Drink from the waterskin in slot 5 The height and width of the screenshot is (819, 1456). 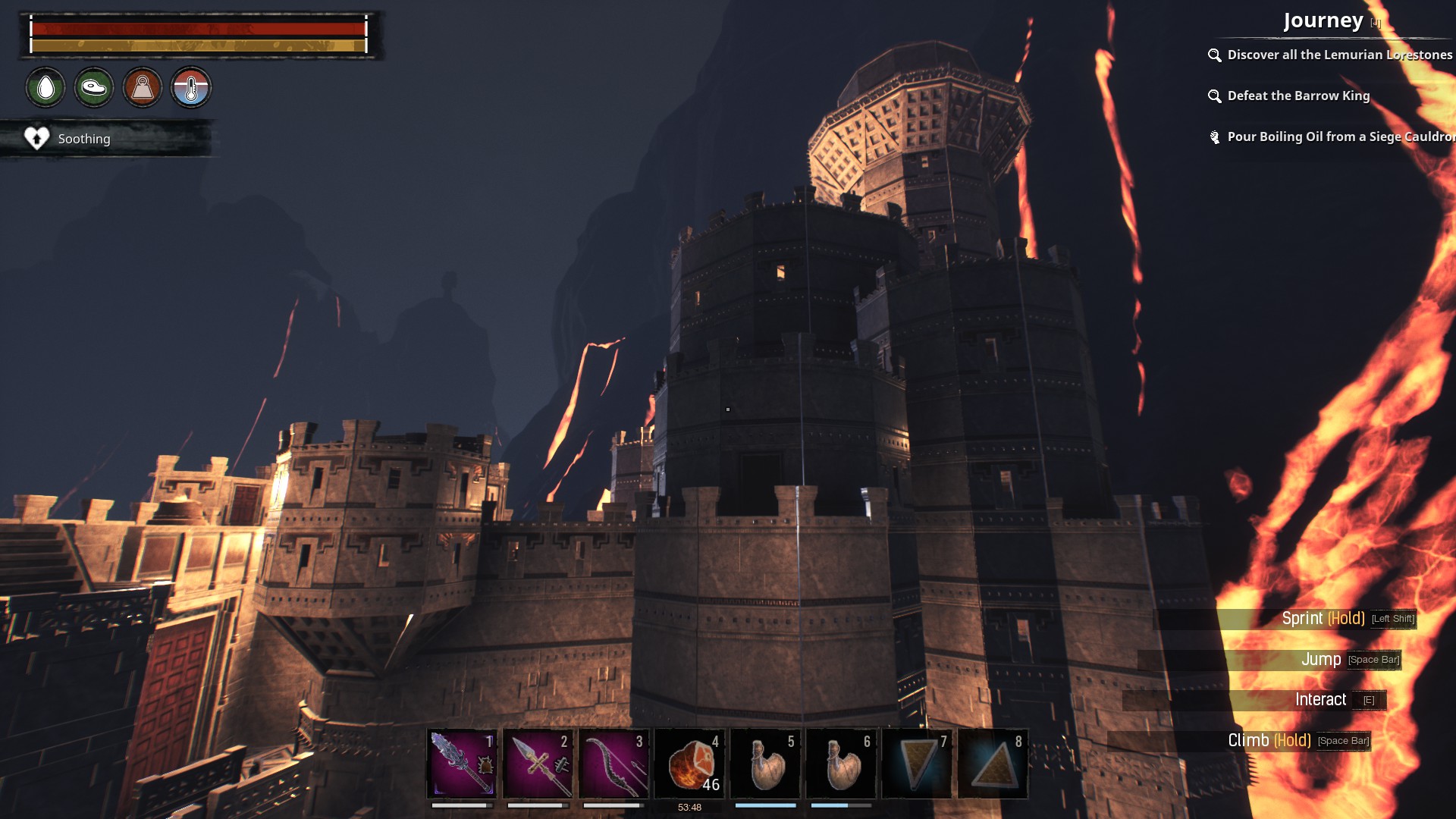(x=765, y=764)
